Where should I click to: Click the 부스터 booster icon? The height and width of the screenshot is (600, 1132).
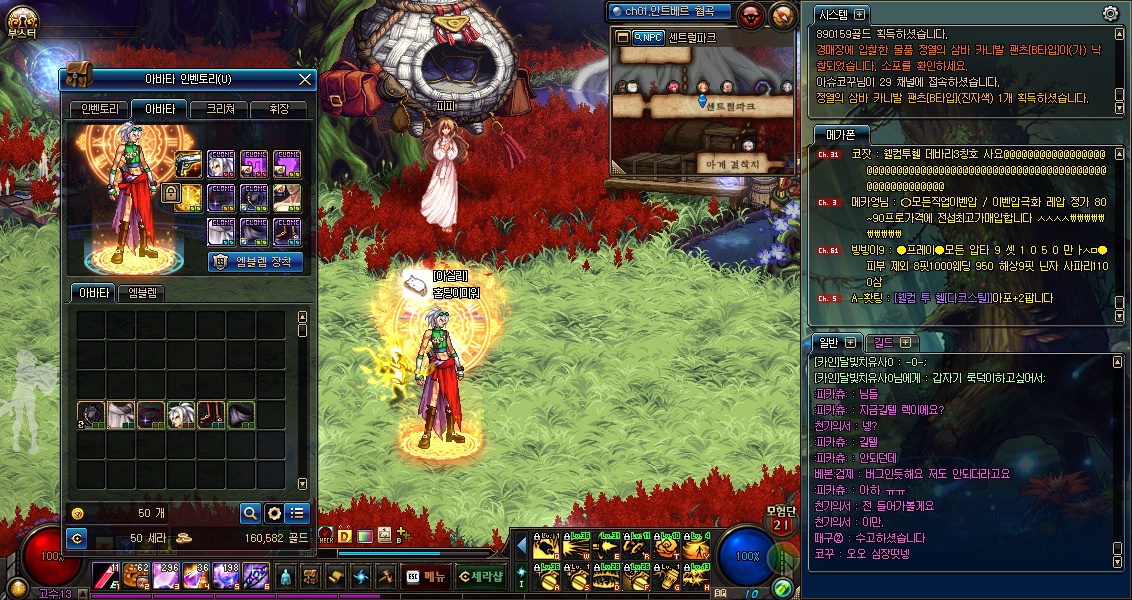pos(21,20)
